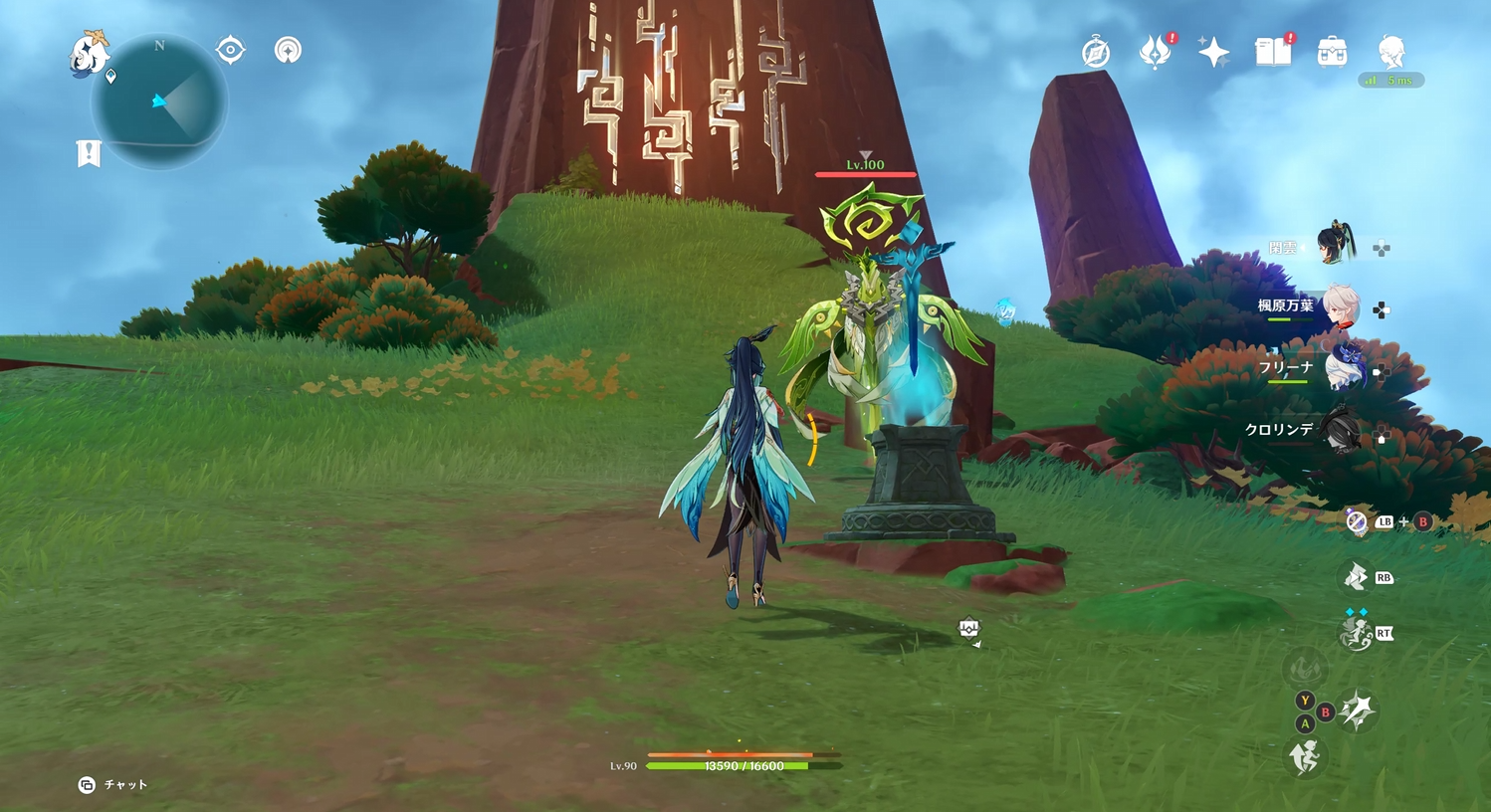Activate the dash arrows skill icon
The height and width of the screenshot is (812, 1491).
coord(1356,577)
